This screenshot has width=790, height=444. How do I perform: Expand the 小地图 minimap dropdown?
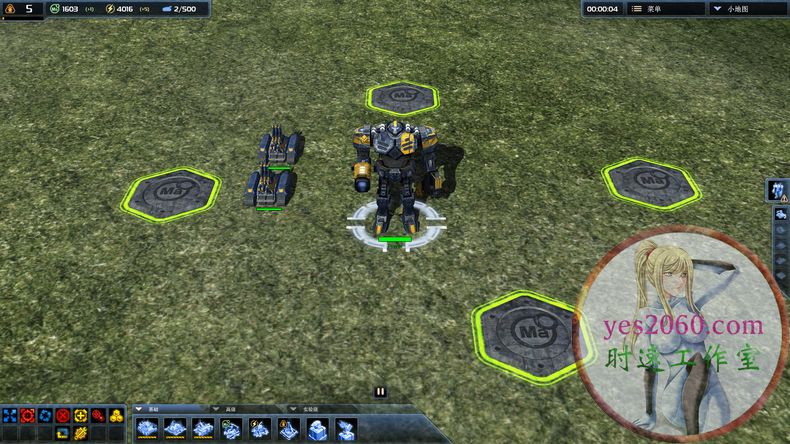[748, 8]
